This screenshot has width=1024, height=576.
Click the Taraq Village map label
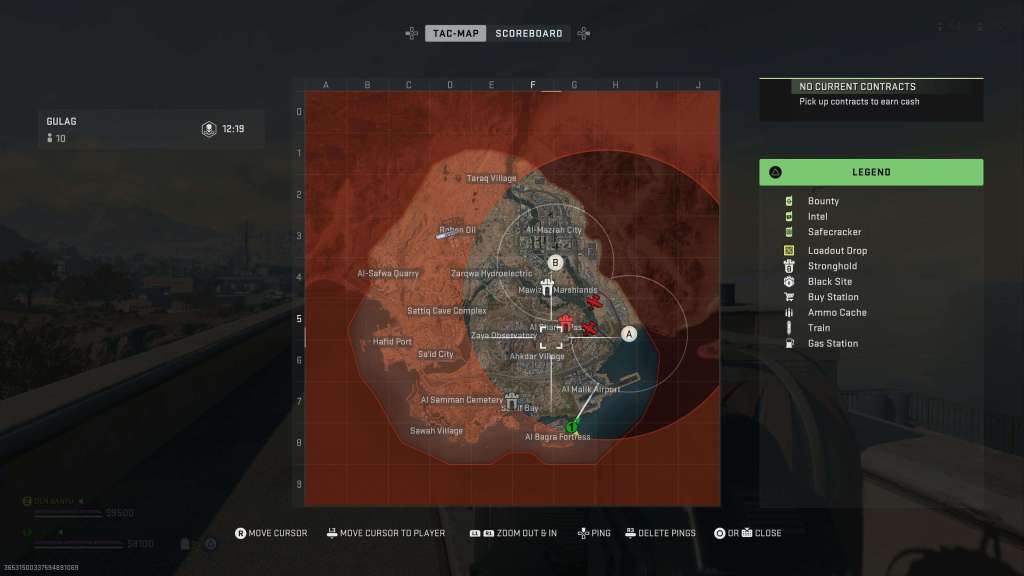(x=492, y=179)
